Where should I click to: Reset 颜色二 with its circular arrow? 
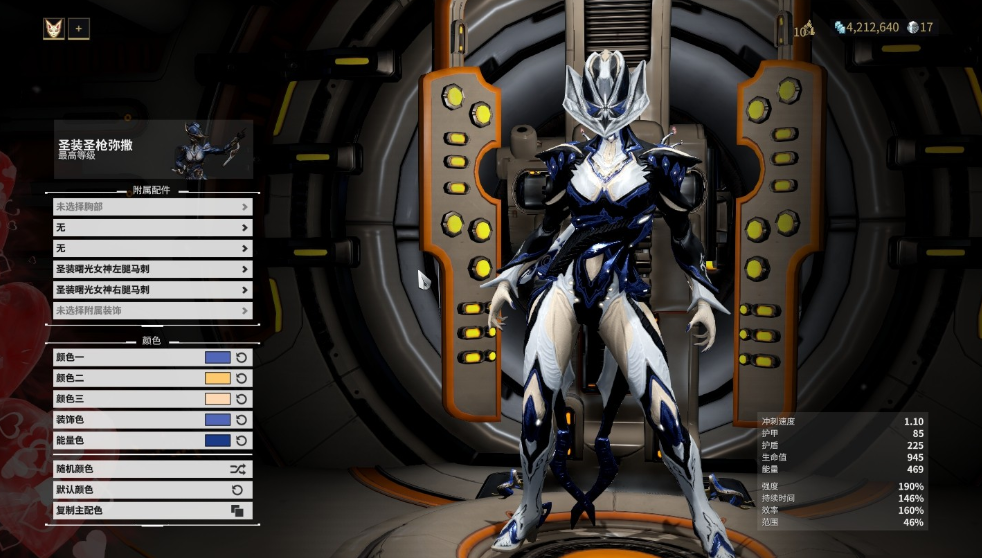click(x=242, y=378)
